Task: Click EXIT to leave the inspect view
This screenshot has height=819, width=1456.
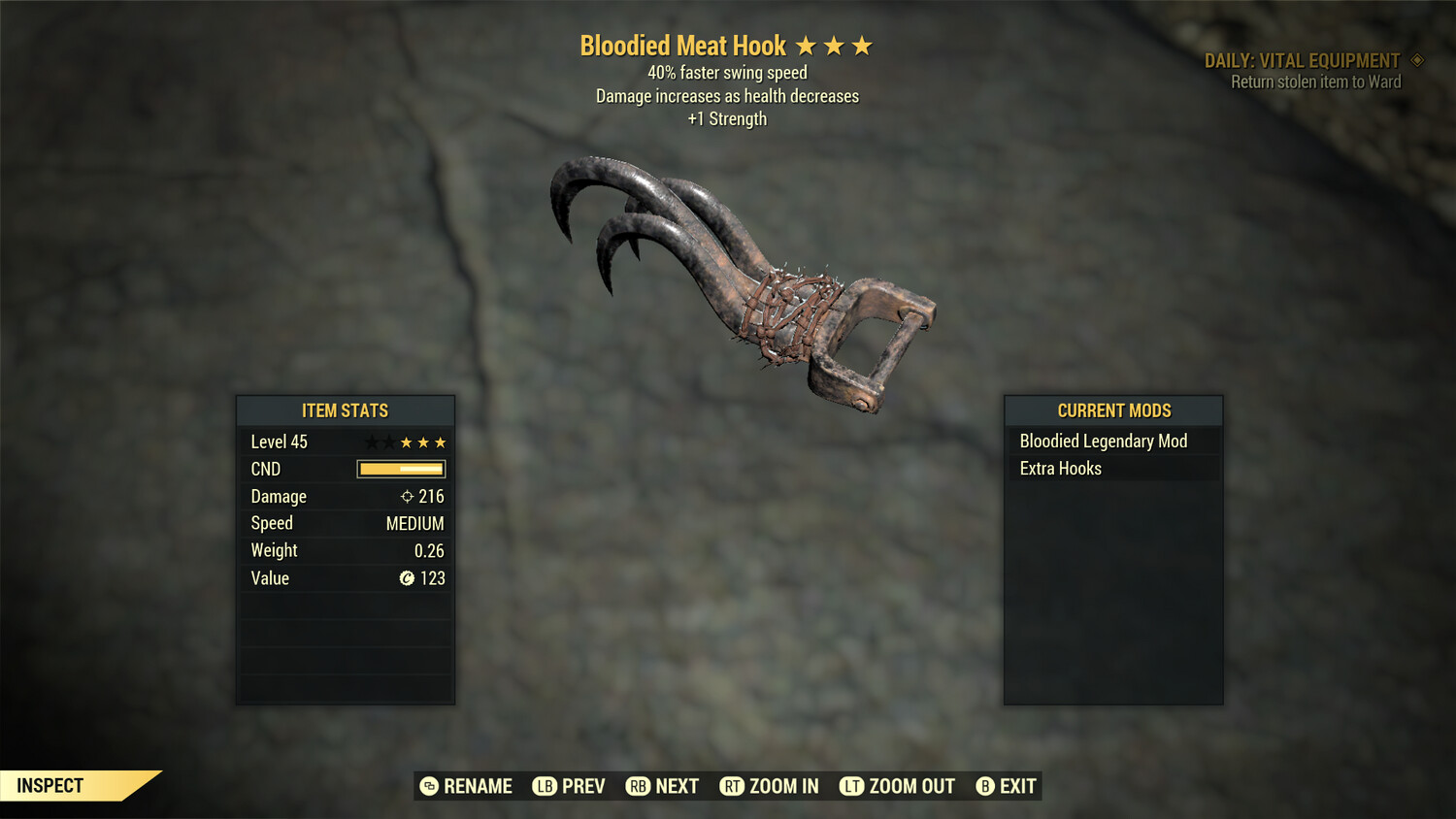Action: click(x=1015, y=786)
